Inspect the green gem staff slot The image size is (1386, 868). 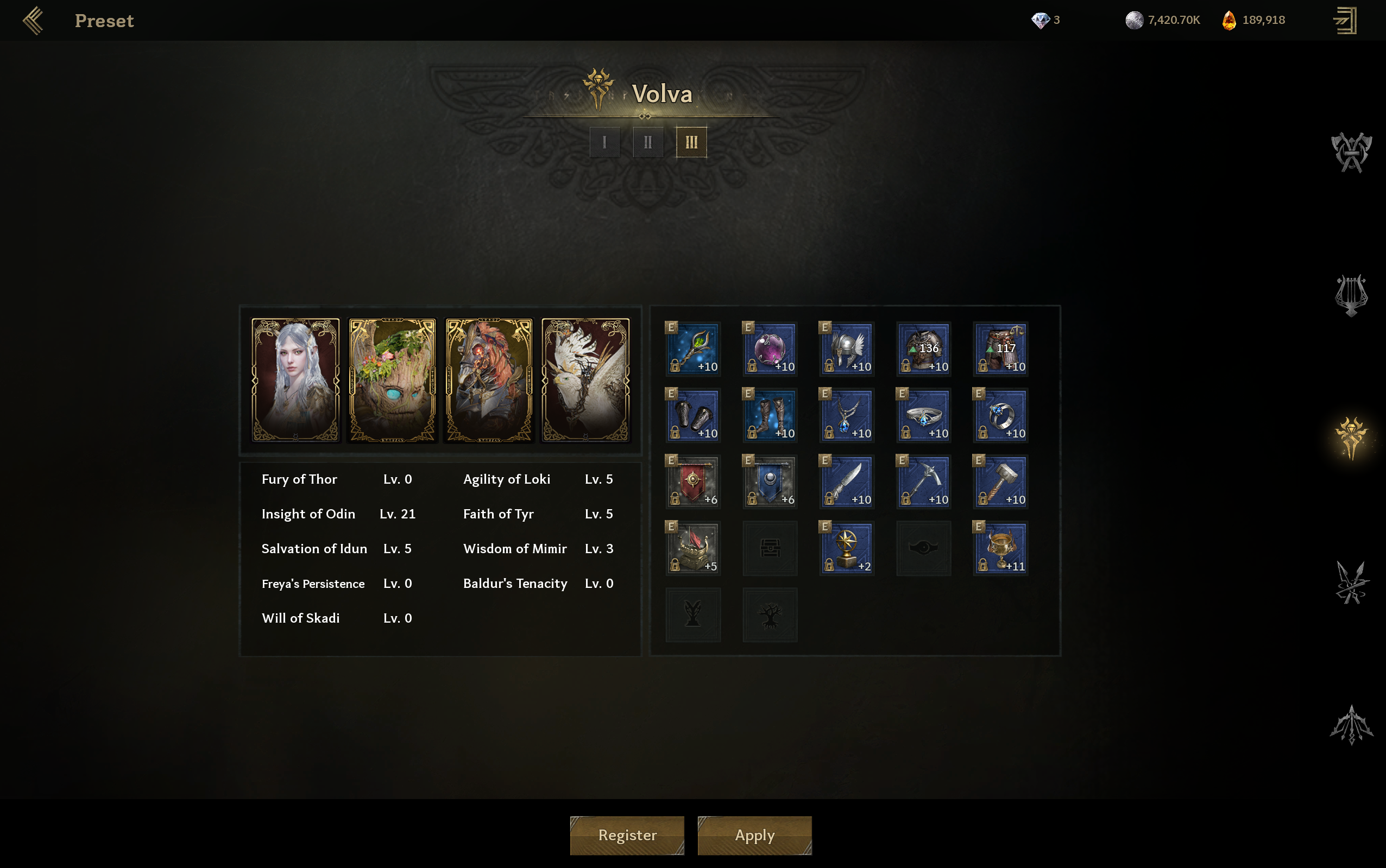click(692, 349)
